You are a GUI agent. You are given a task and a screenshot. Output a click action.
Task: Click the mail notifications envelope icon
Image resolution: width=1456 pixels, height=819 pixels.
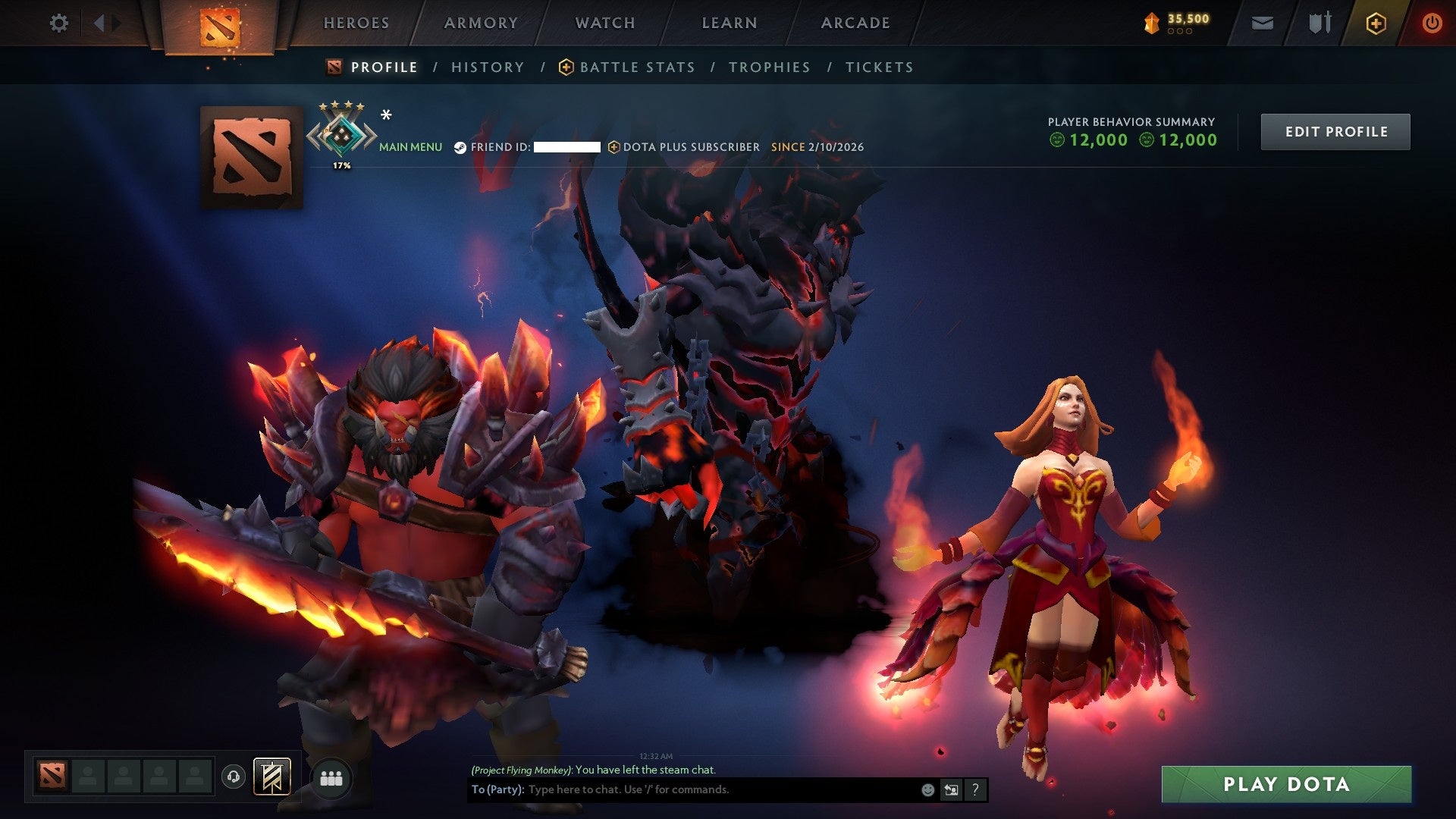[x=1261, y=23]
